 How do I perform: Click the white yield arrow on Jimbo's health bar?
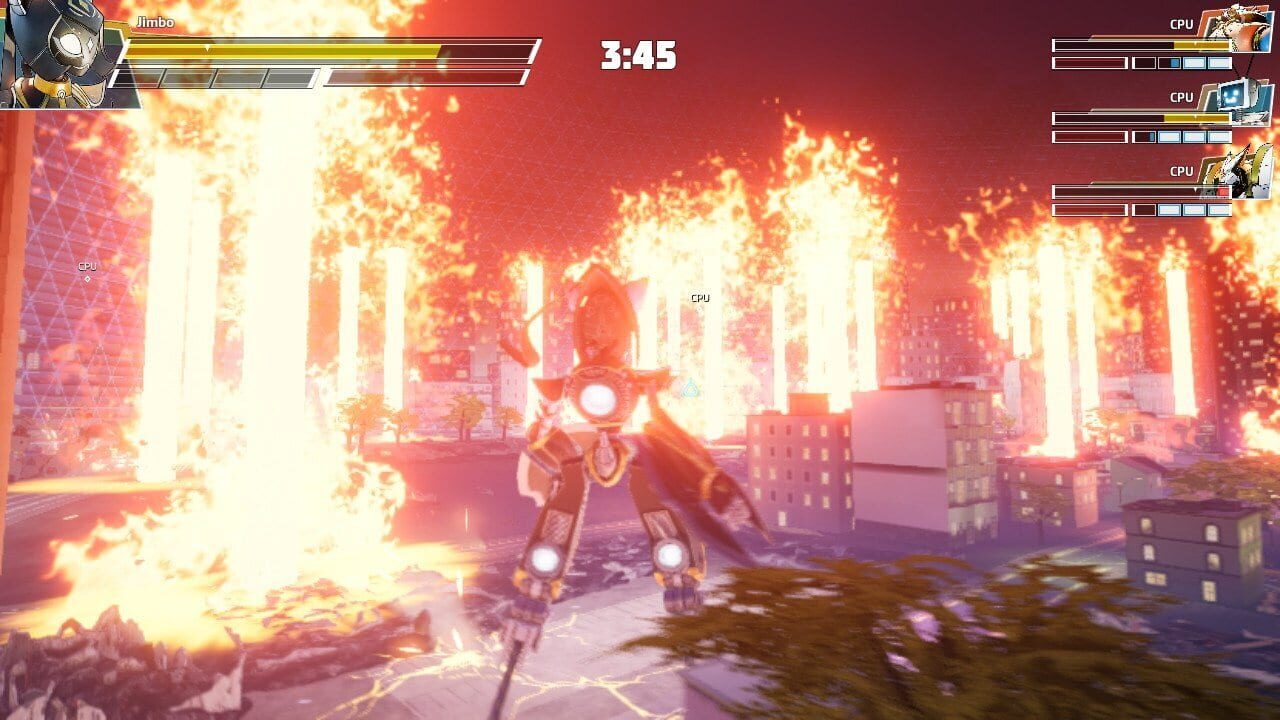click(x=208, y=47)
